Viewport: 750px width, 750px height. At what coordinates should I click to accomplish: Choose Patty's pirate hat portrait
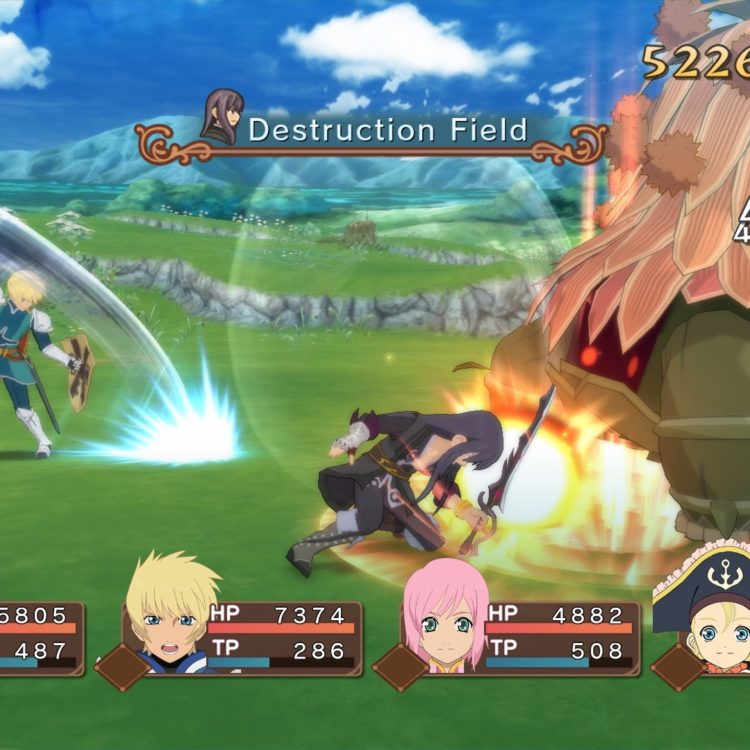pyautogui.click(x=707, y=610)
